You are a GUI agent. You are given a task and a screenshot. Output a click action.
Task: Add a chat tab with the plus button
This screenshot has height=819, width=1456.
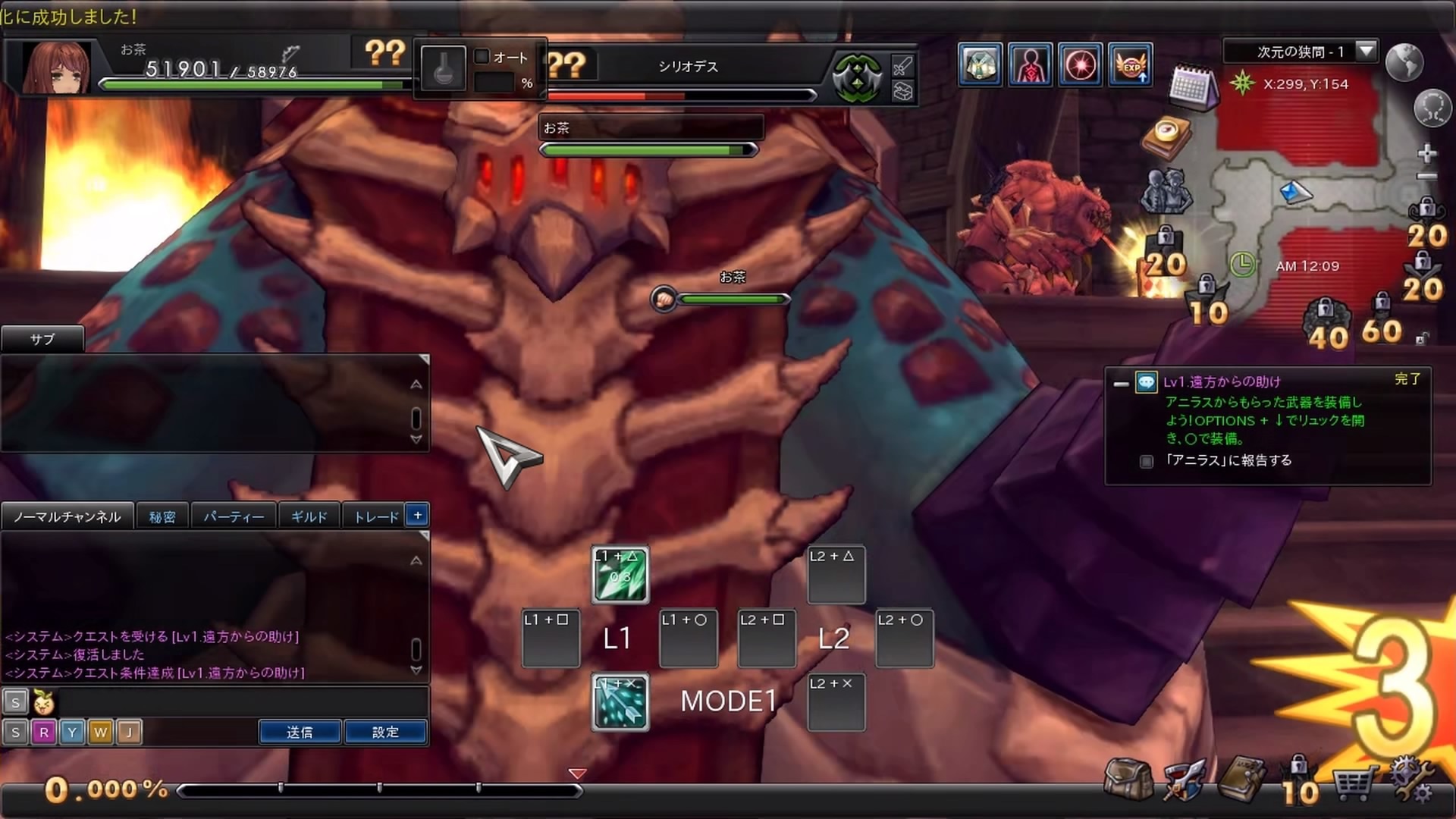417,515
